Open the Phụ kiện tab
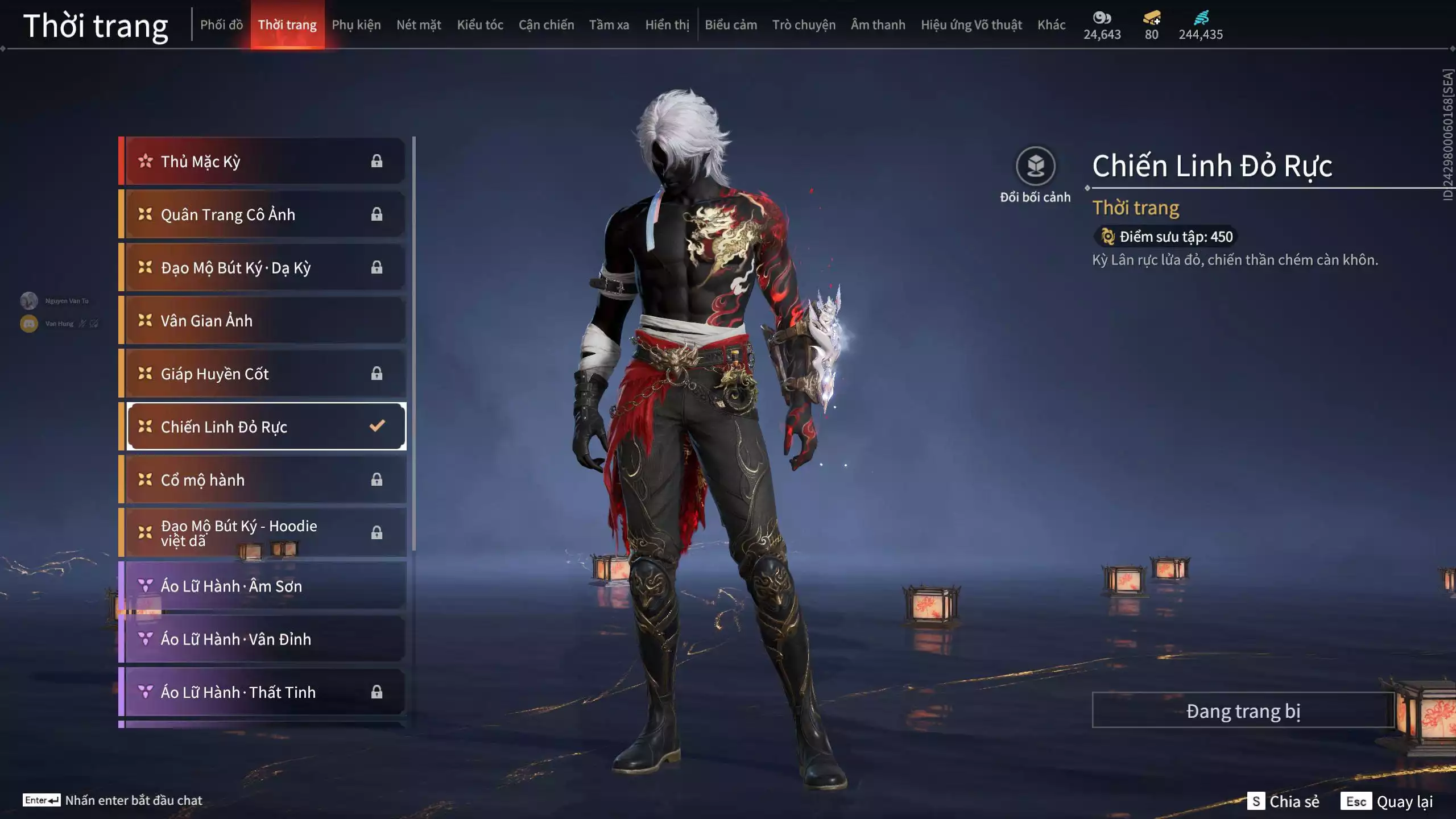The image size is (1456, 819). (356, 25)
